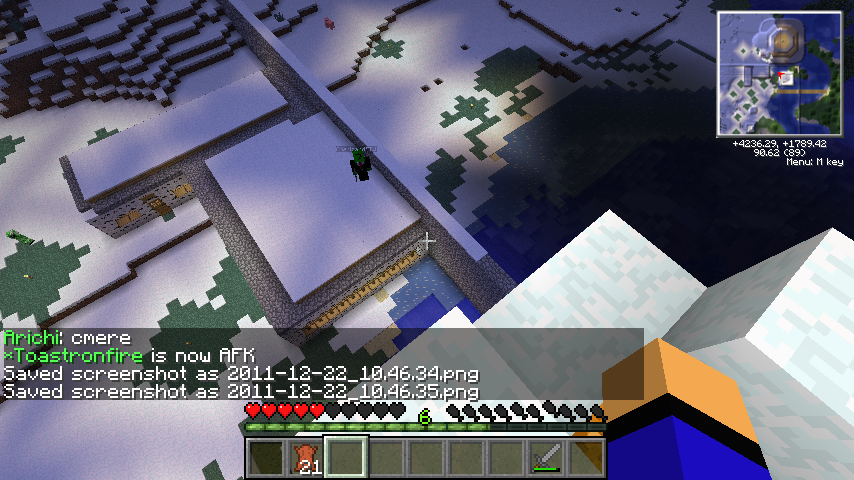854x480 pixels.
Task: Click the red player arrow on the minimap
Action: 779,76
